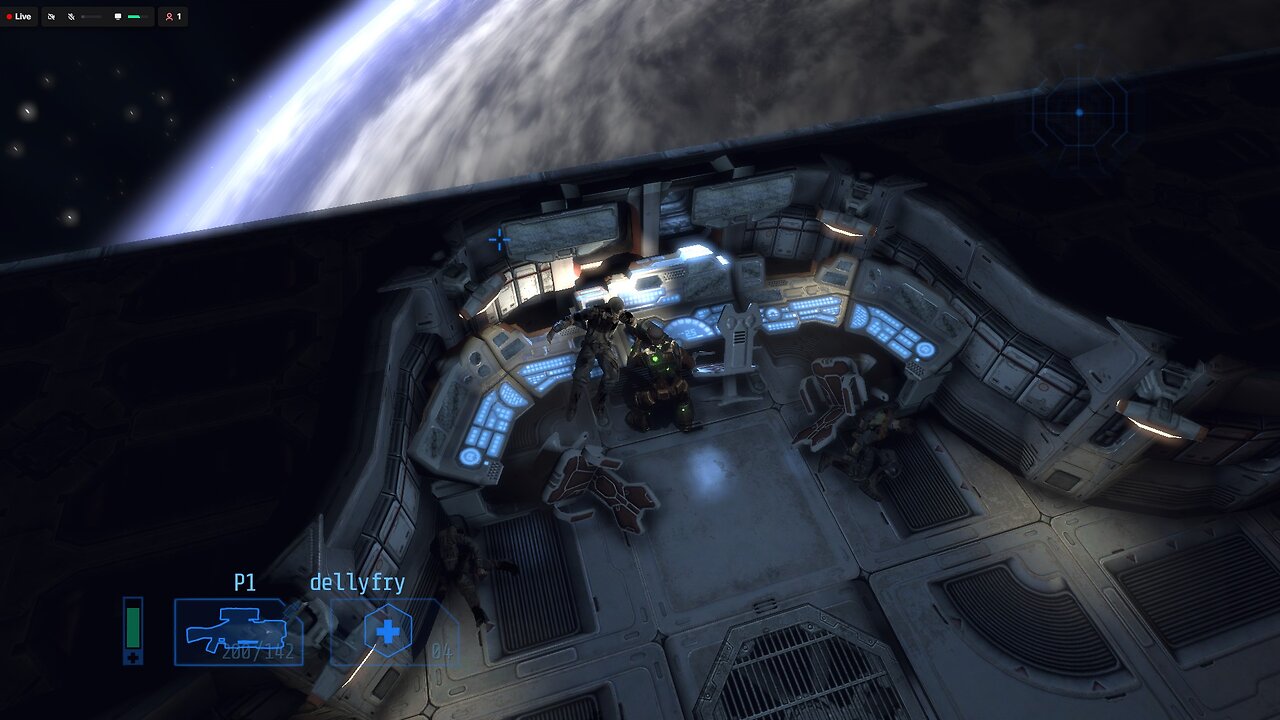This screenshot has width=1280, height=720.
Task: Toggle the red Live broadcast indicator
Action: pyautogui.click(x=18, y=16)
